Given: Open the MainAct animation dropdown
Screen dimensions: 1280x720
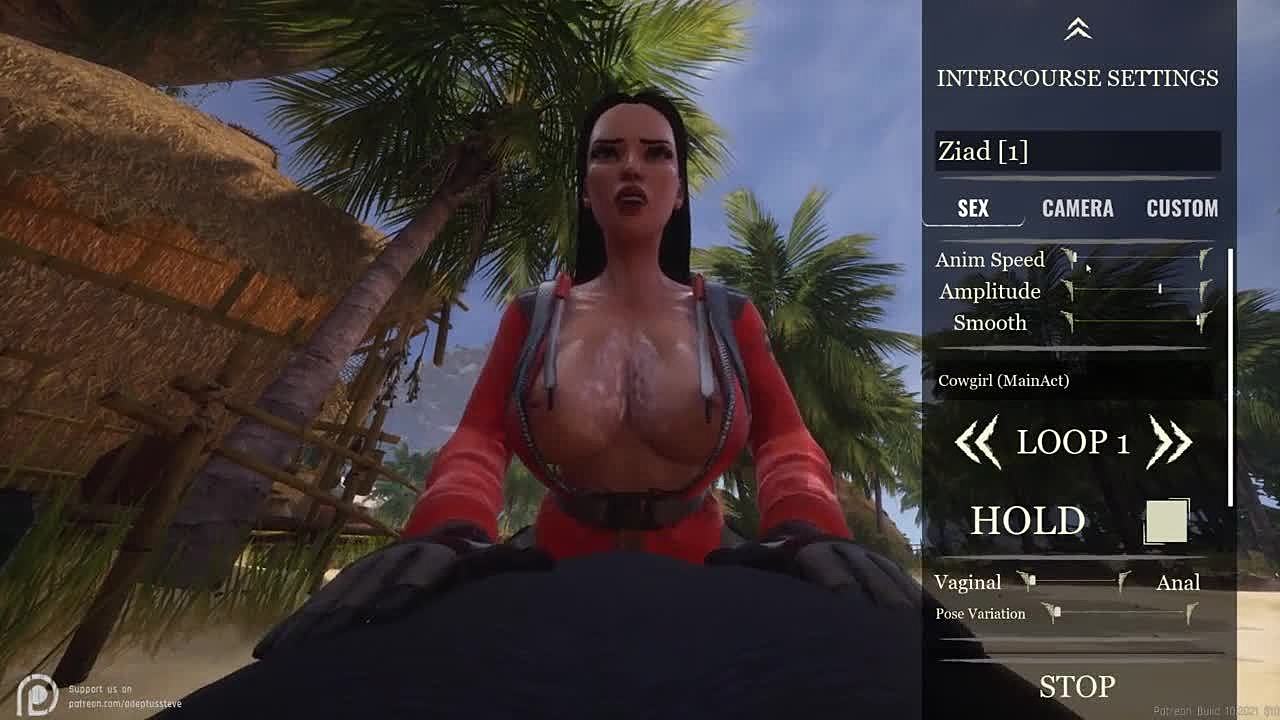Looking at the screenshot, I should coord(1077,380).
